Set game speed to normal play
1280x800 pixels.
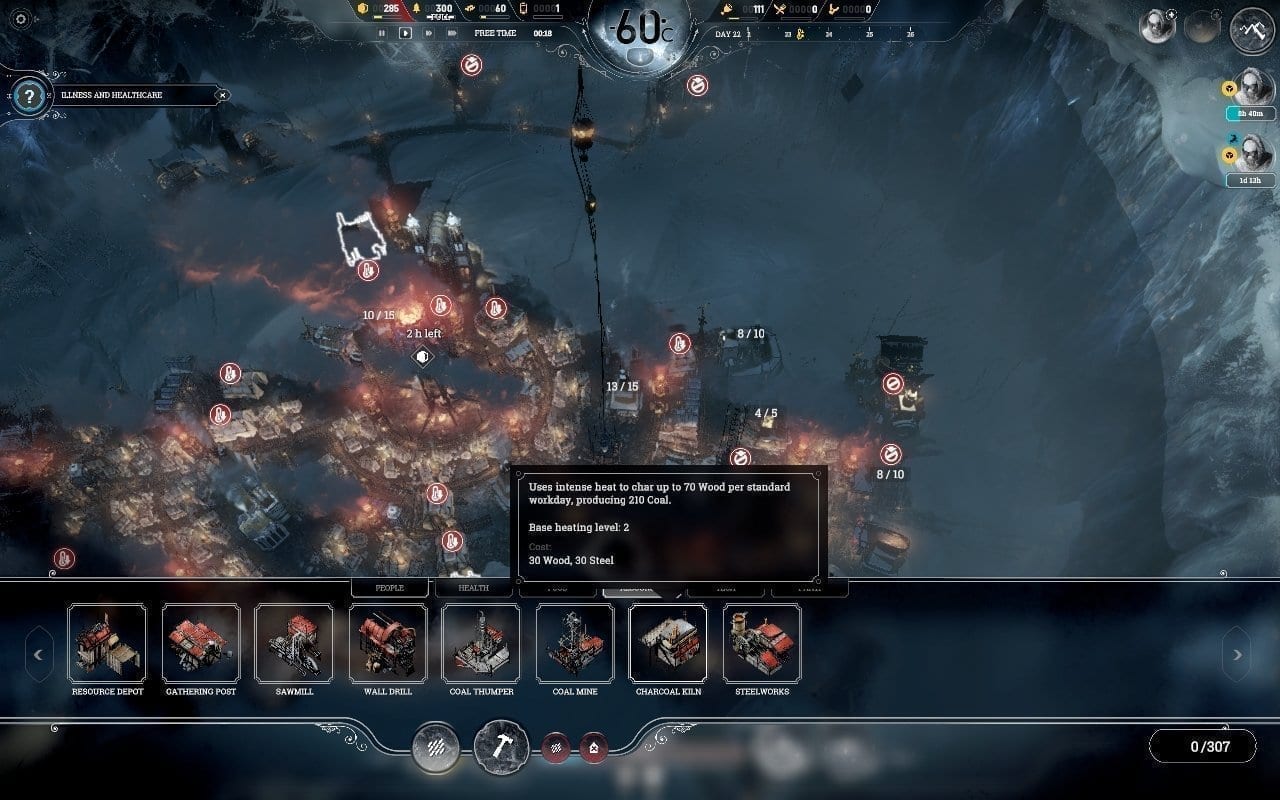pyautogui.click(x=405, y=33)
